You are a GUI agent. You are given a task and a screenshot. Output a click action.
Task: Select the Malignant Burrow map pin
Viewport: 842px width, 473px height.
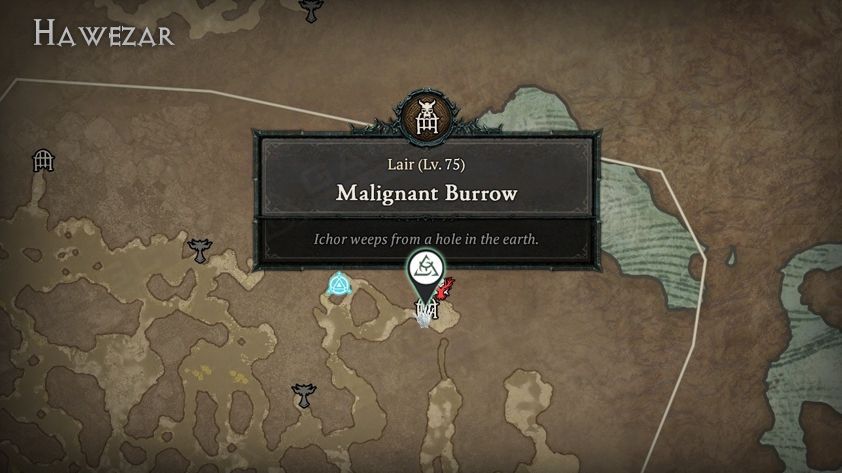pyautogui.click(x=425, y=271)
